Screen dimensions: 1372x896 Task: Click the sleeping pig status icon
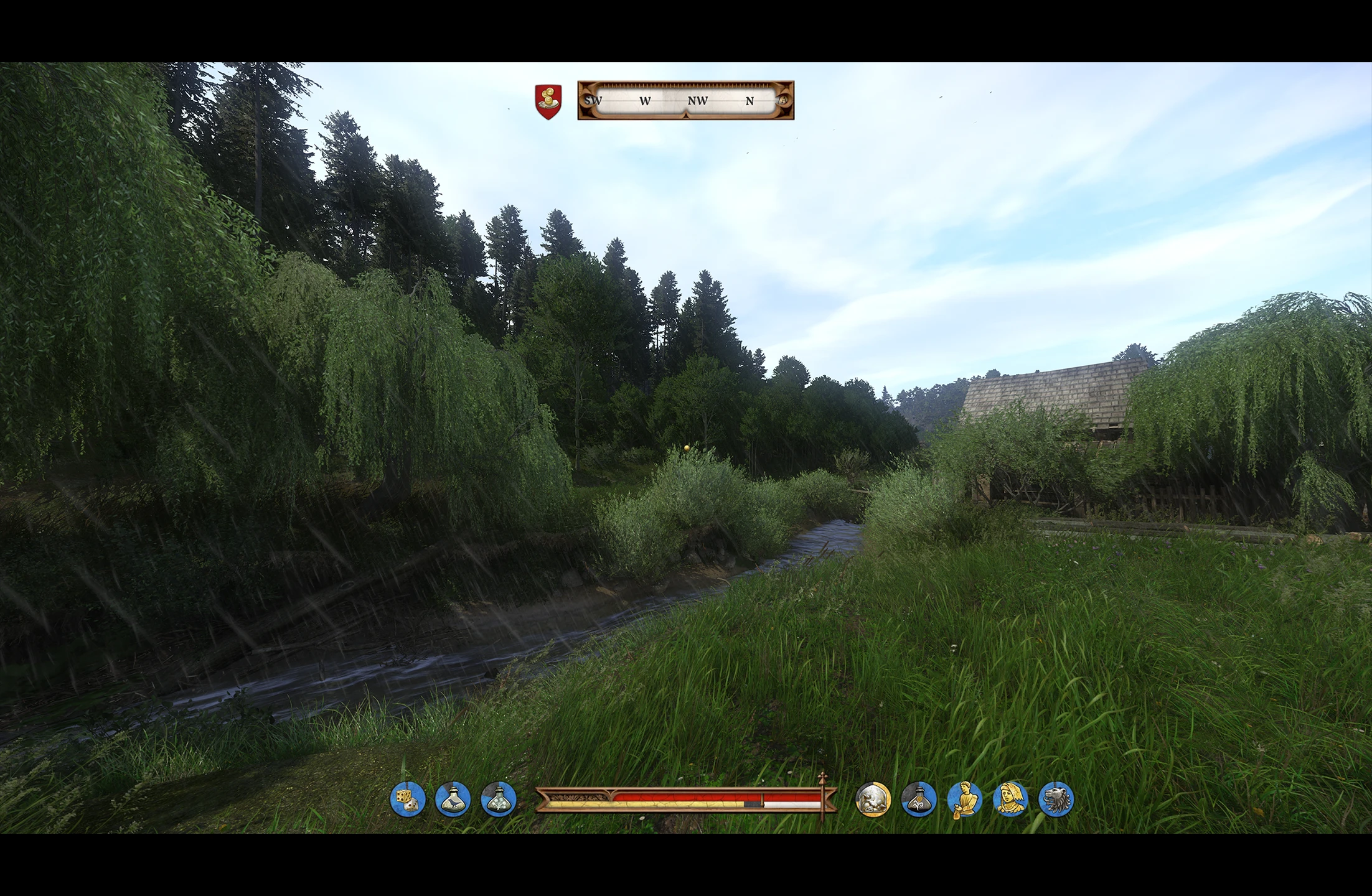(x=873, y=799)
